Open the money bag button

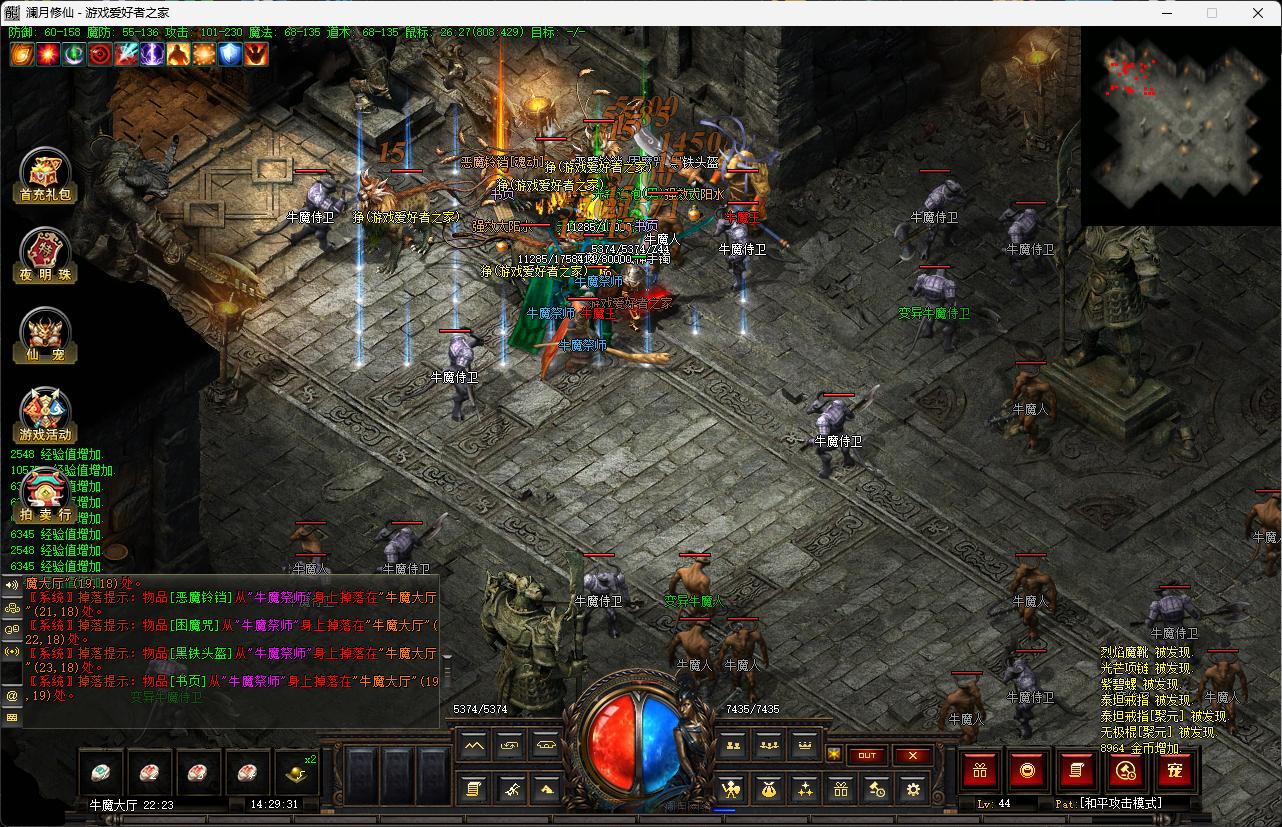[769, 789]
